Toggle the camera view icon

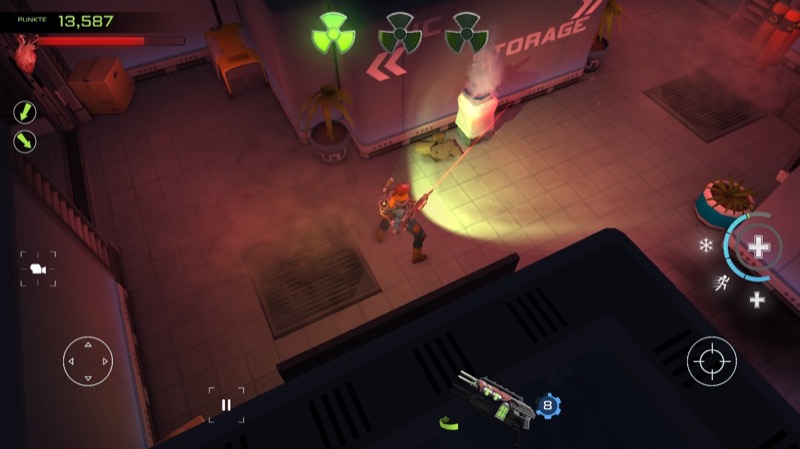[38, 268]
